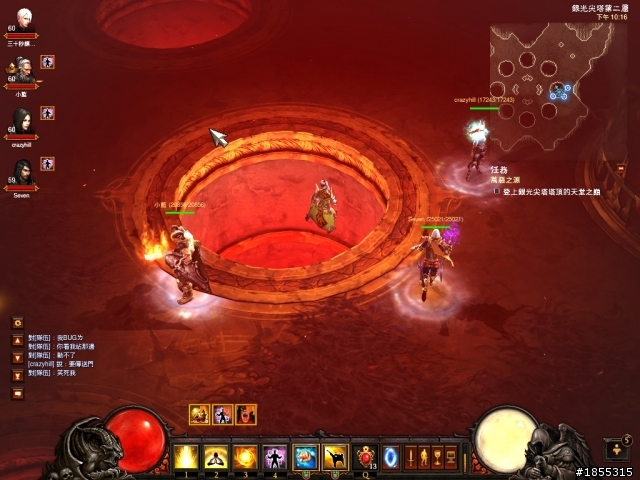Use the meditating figure skill in slot 2
640x480 pixels.
point(215,457)
